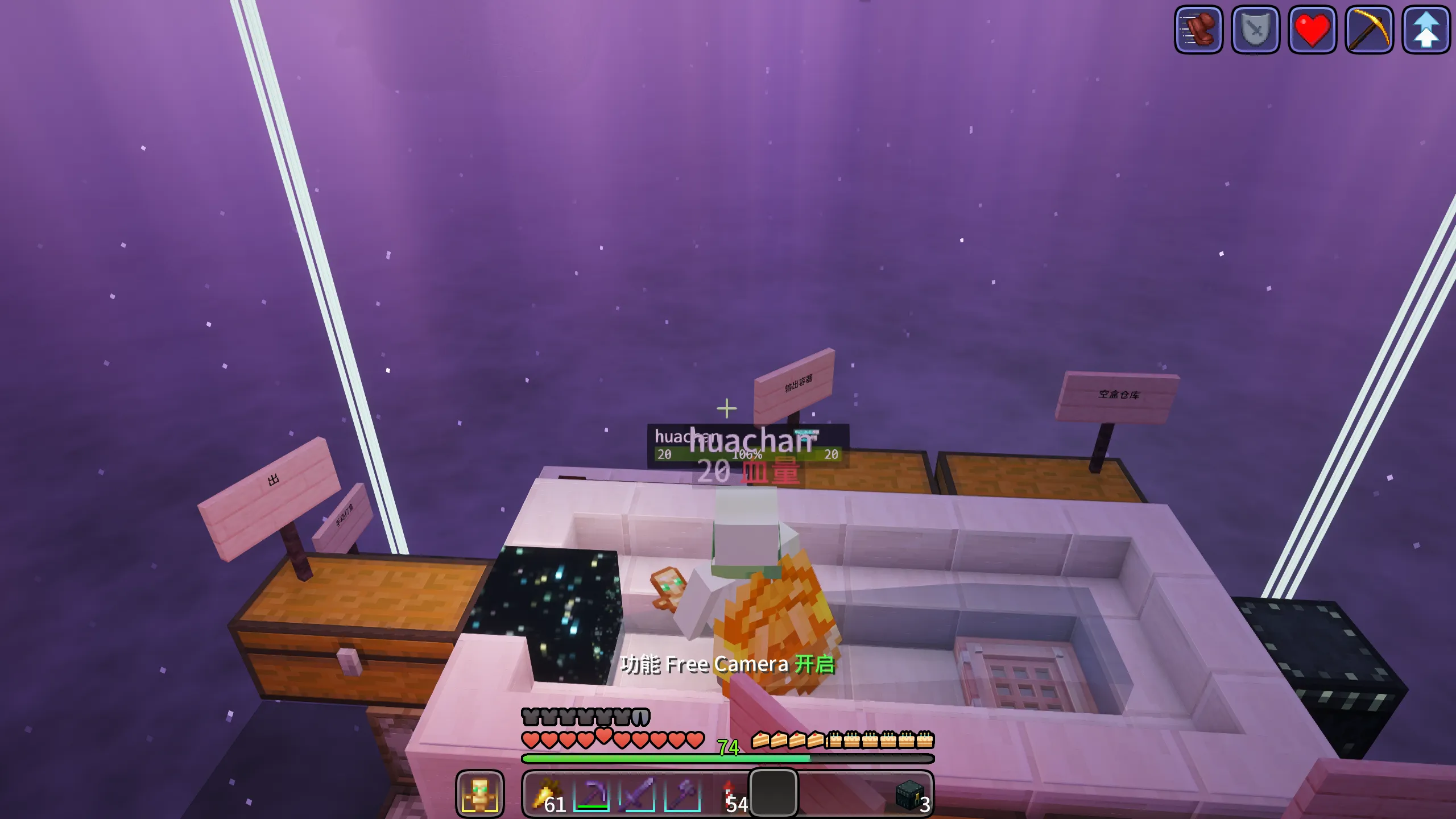Click the speed boot status effect icon
The image size is (1456, 819).
tap(1198, 30)
